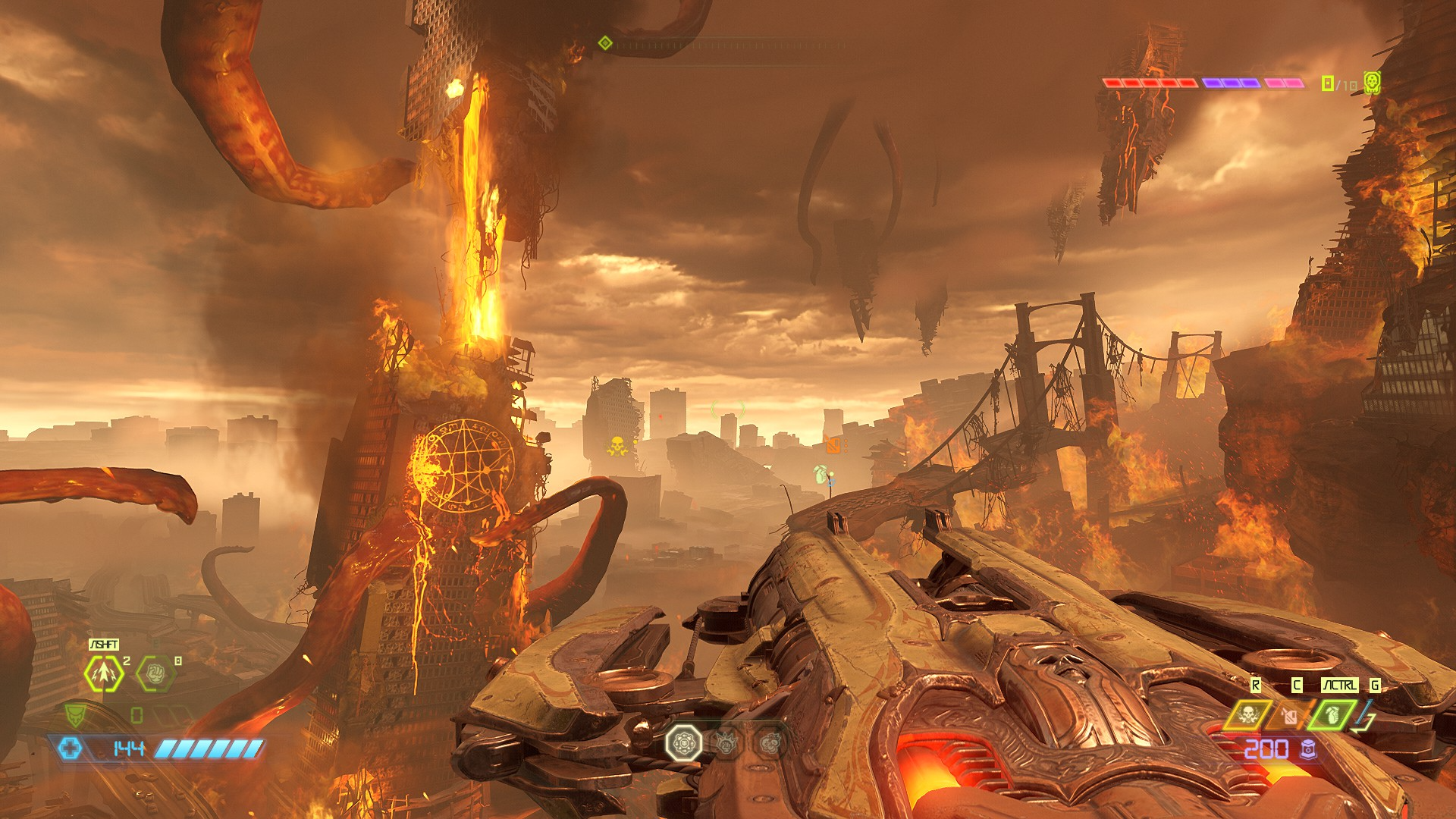Click the green skull counter icon
This screenshot has height=819, width=1456.
tap(1372, 82)
